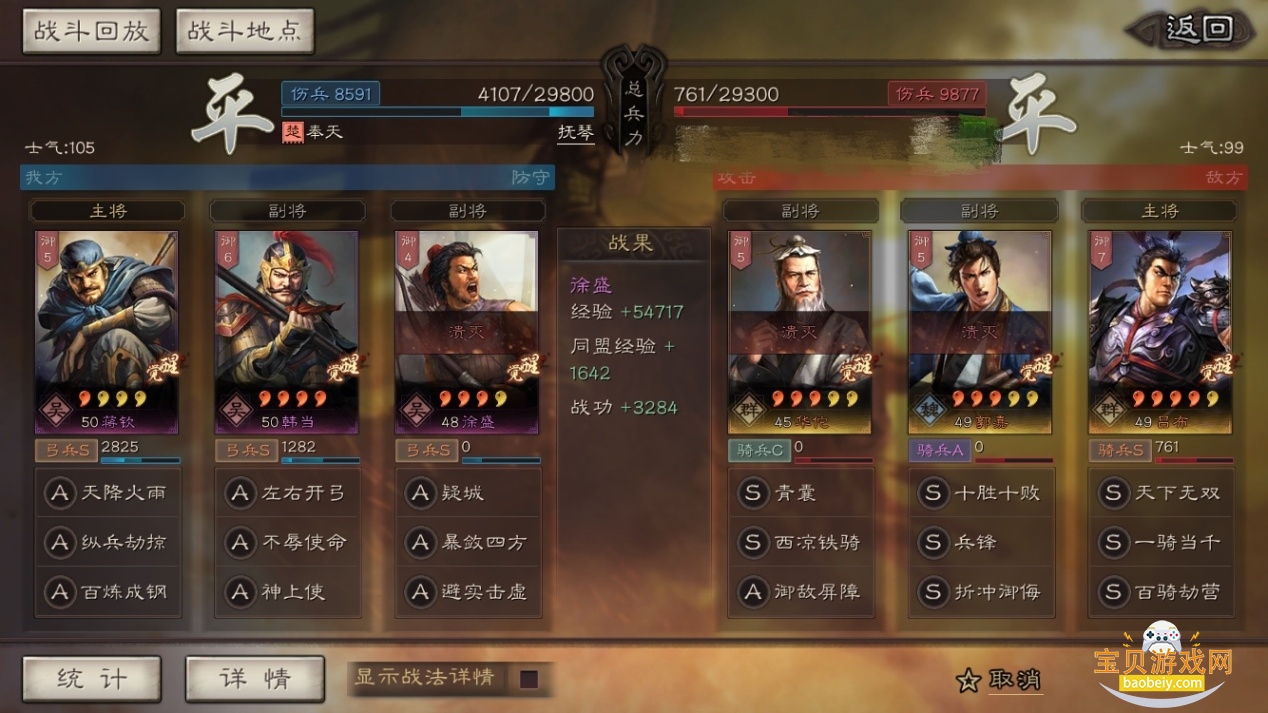The height and width of the screenshot is (713, 1268).
Task: Select the enemy 华佗 general card
Action: [800, 332]
